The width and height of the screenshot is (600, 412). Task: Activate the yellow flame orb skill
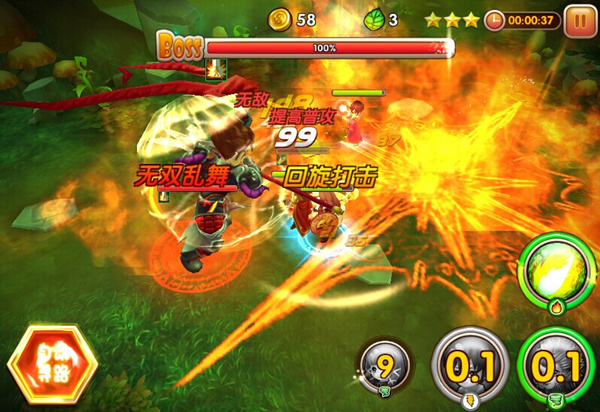pos(558,270)
